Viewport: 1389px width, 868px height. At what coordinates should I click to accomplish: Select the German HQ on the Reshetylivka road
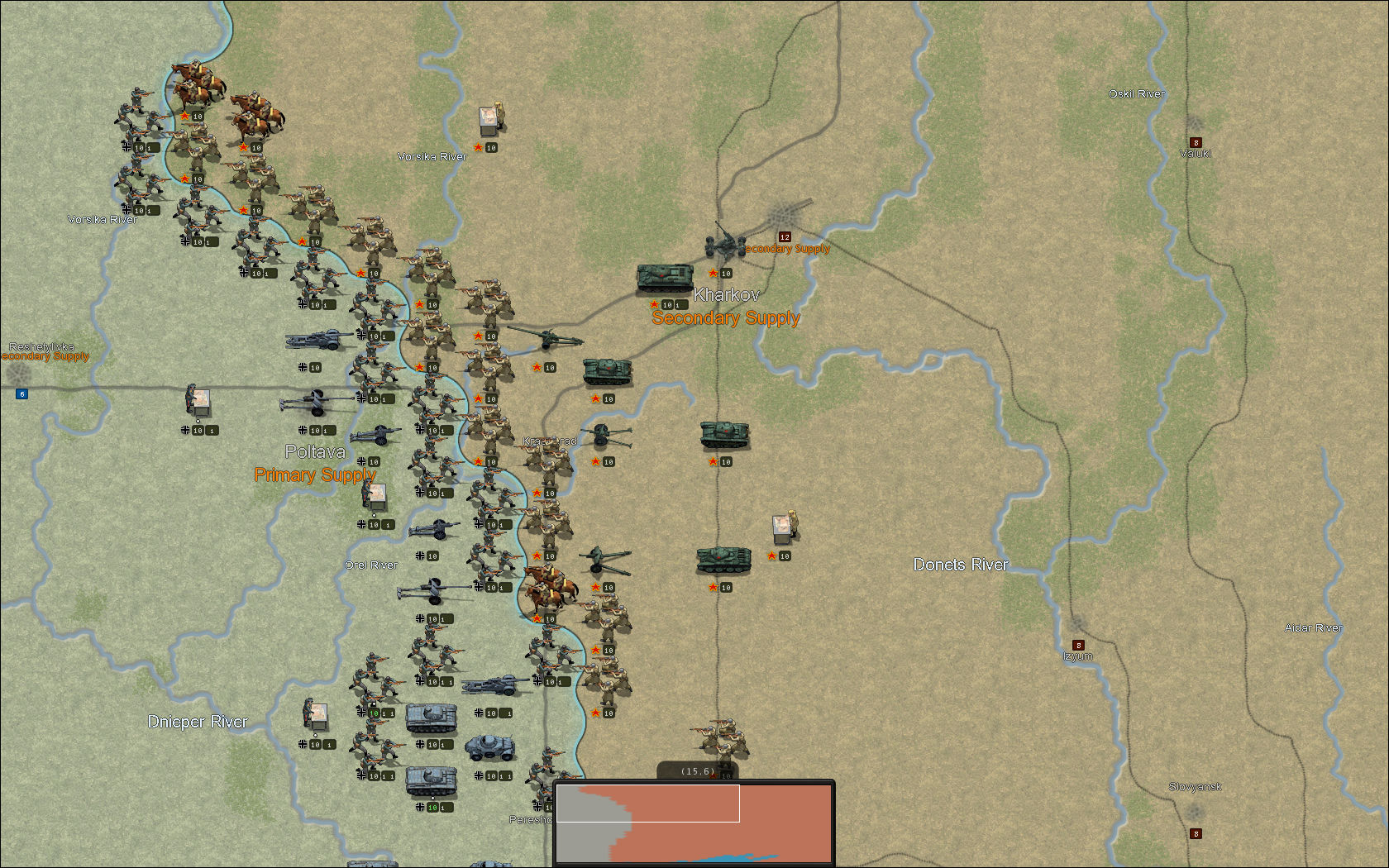198,401
